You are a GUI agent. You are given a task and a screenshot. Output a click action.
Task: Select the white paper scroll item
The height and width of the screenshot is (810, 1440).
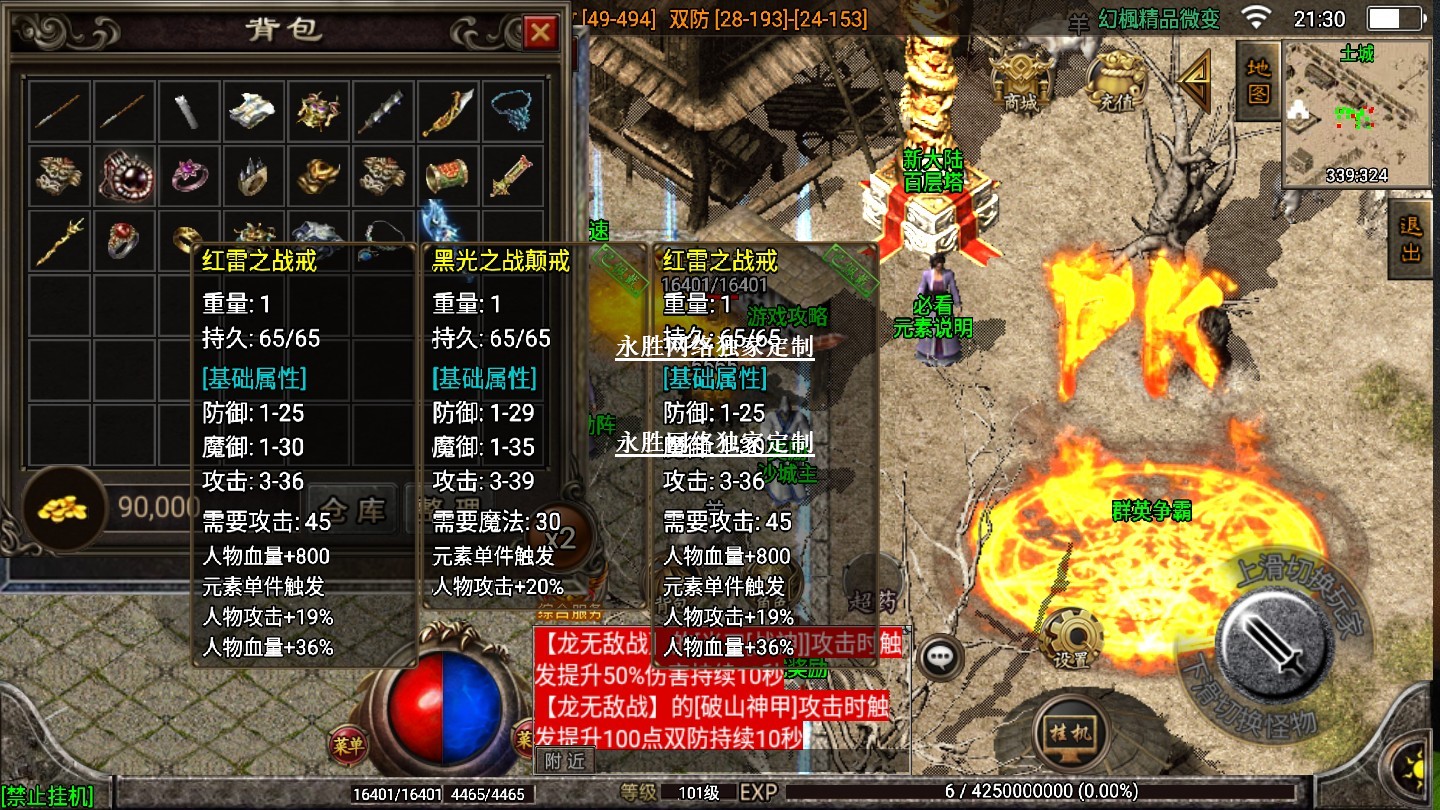pos(254,112)
